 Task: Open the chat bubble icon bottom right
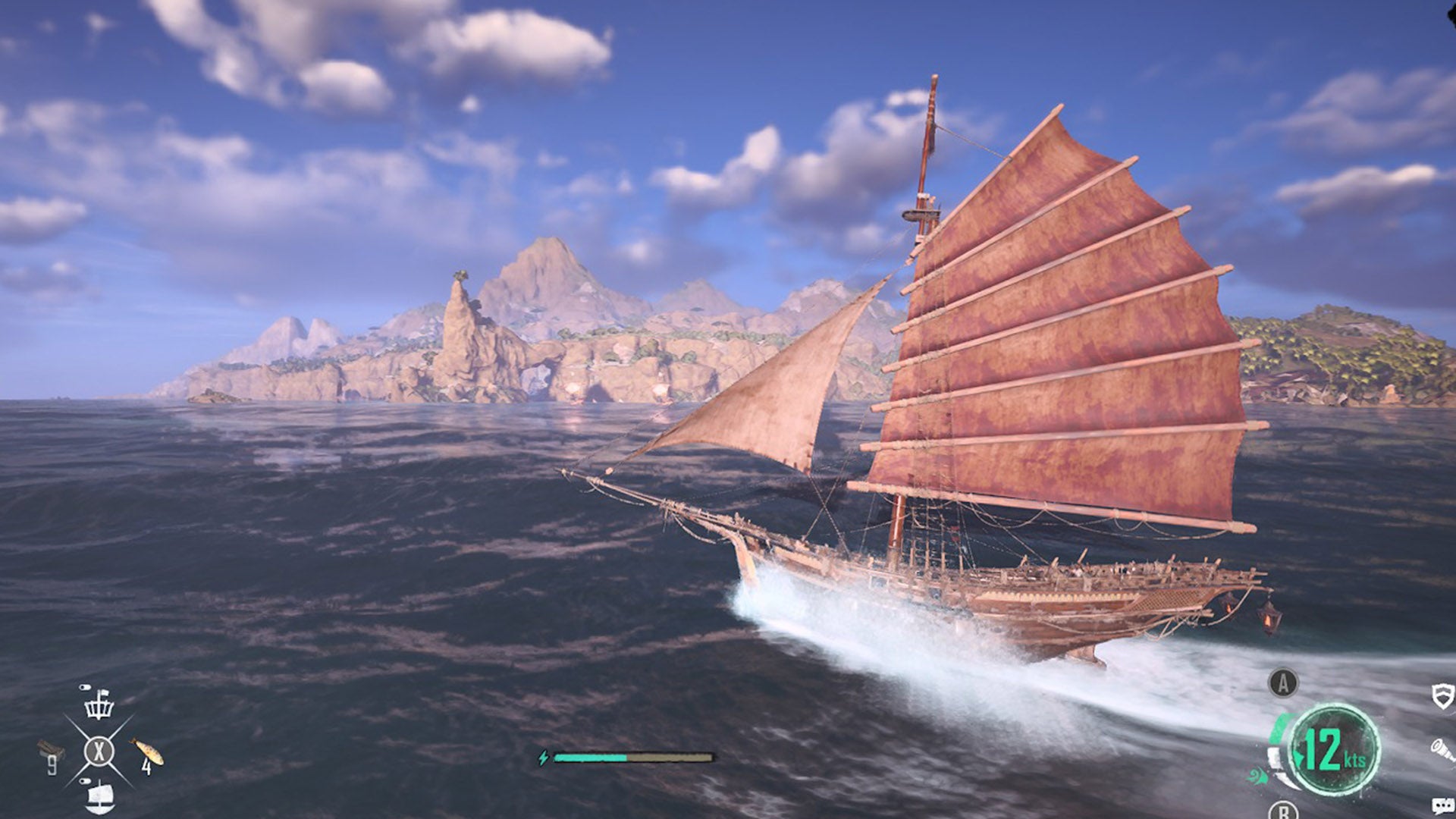click(1442, 805)
